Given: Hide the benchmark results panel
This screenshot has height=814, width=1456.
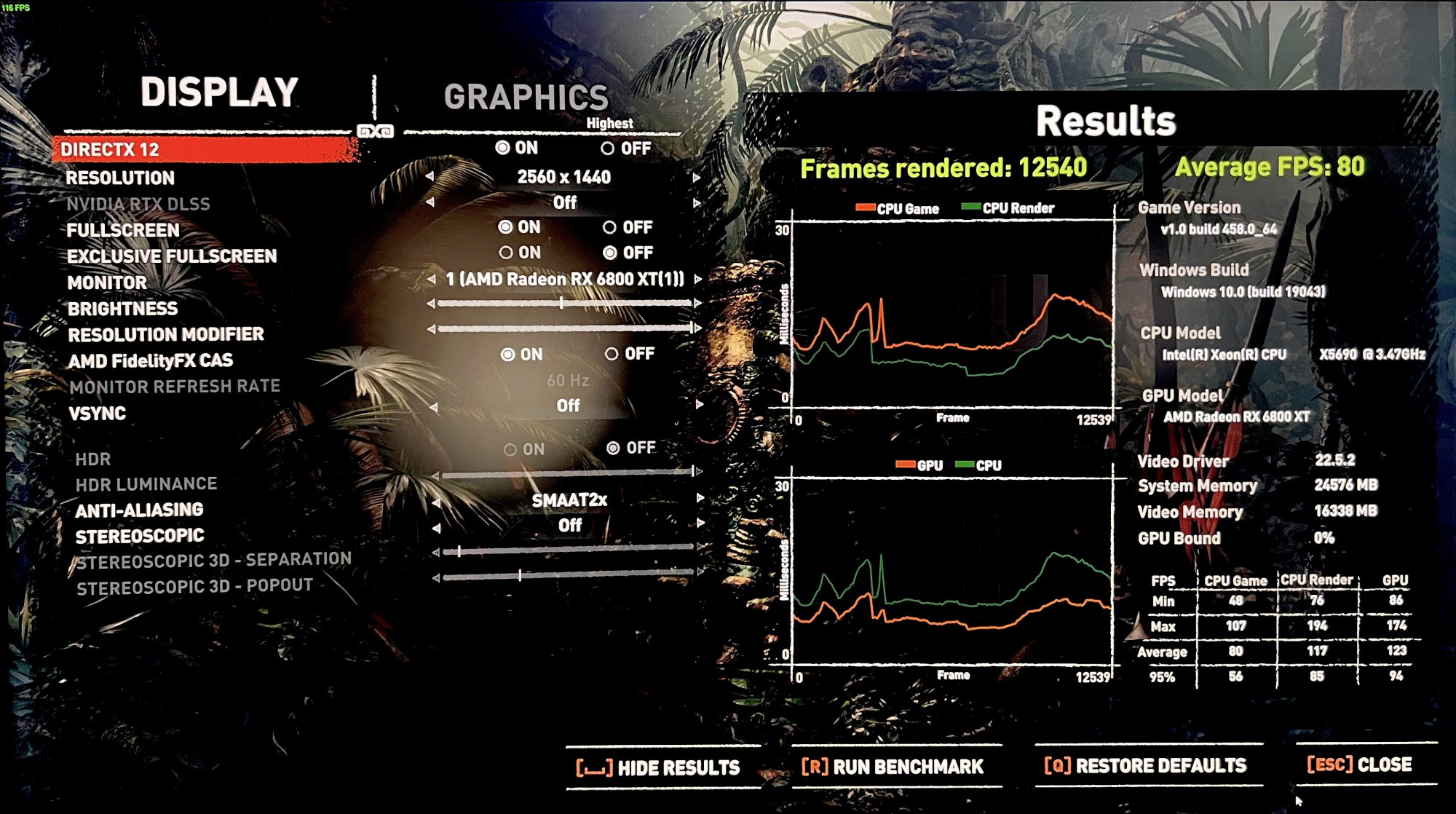Looking at the screenshot, I should point(658,767).
